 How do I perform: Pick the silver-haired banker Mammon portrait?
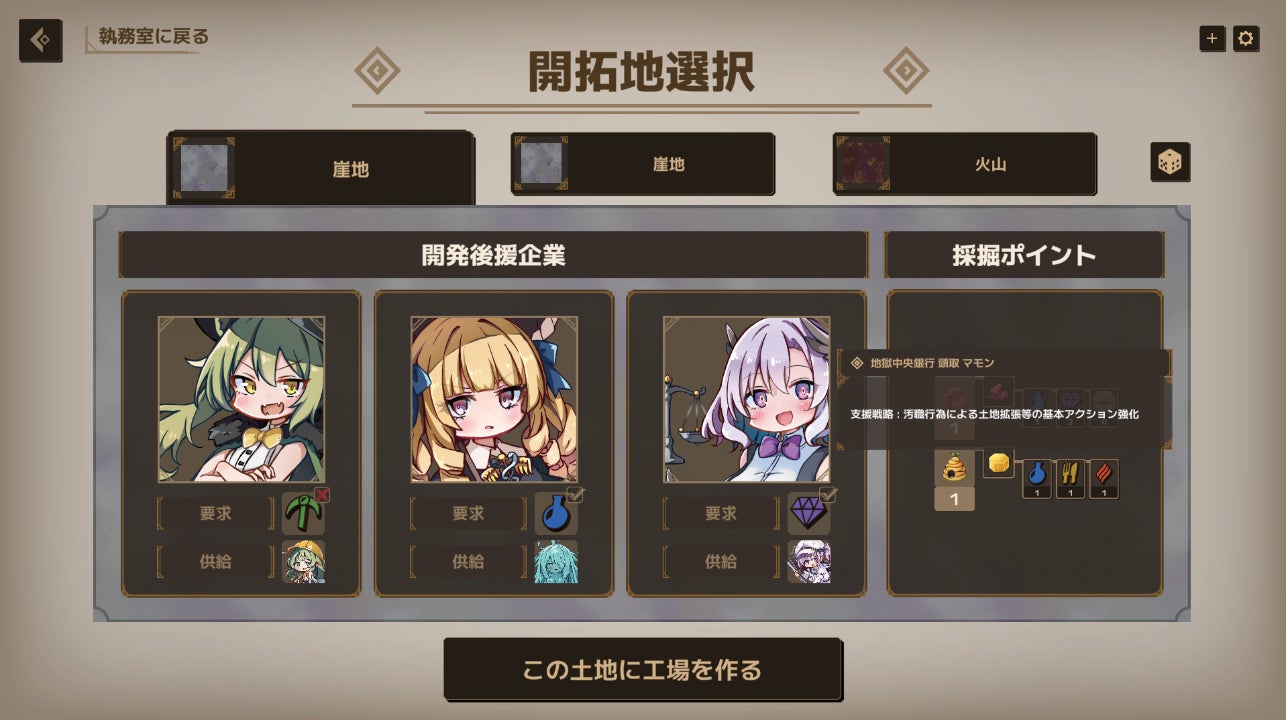746,399
